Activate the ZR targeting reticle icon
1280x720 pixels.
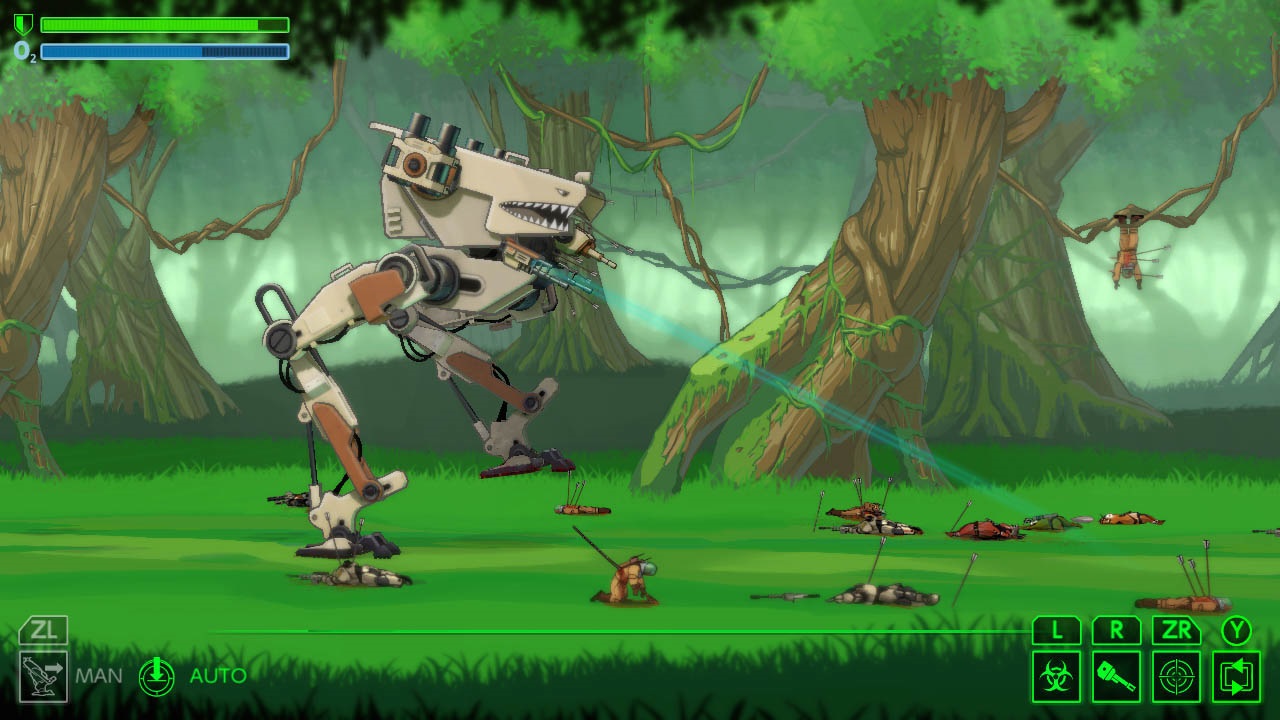point(1178,675)
